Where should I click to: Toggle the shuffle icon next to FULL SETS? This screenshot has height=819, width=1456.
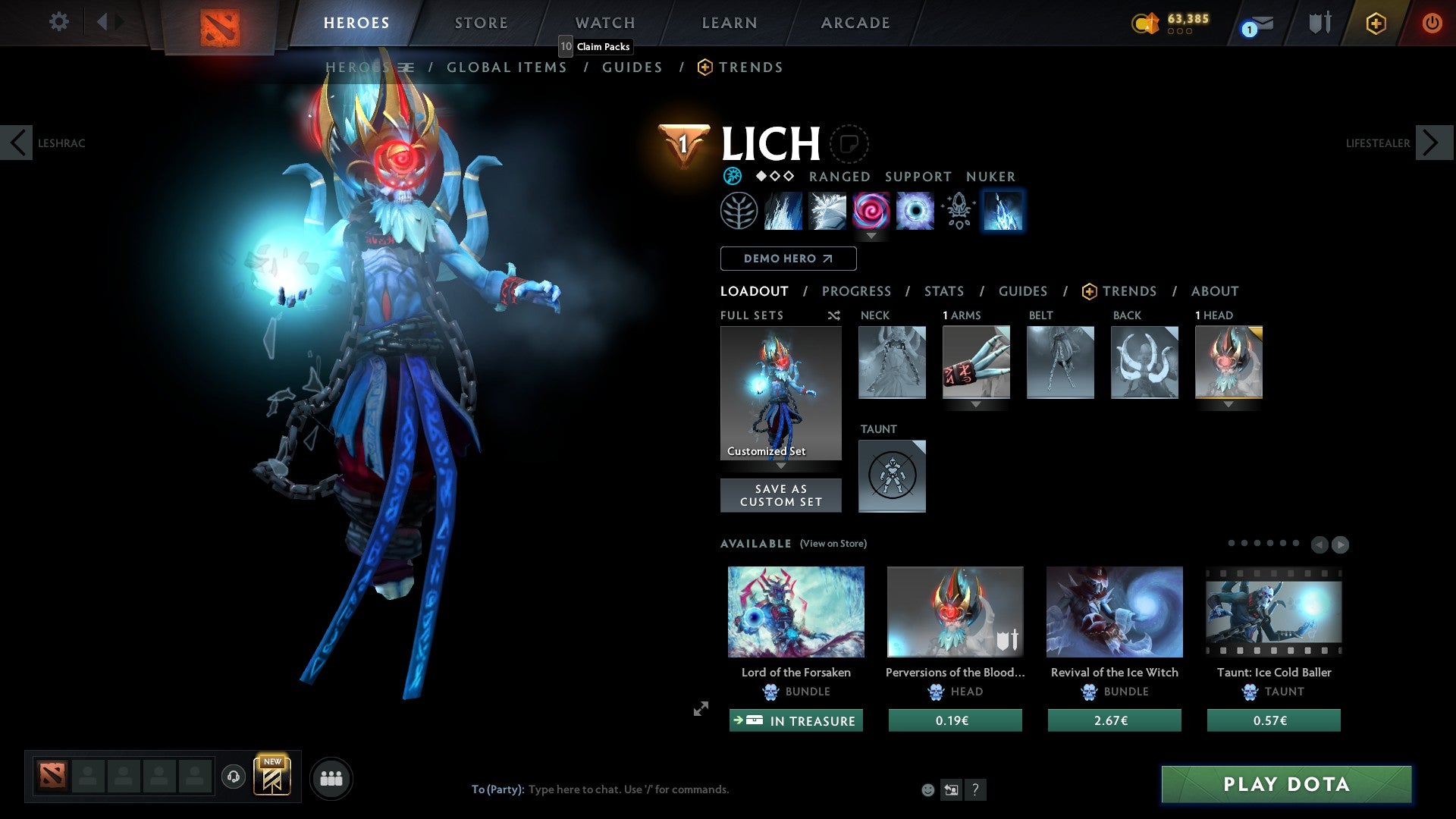(x=833, y=315)
